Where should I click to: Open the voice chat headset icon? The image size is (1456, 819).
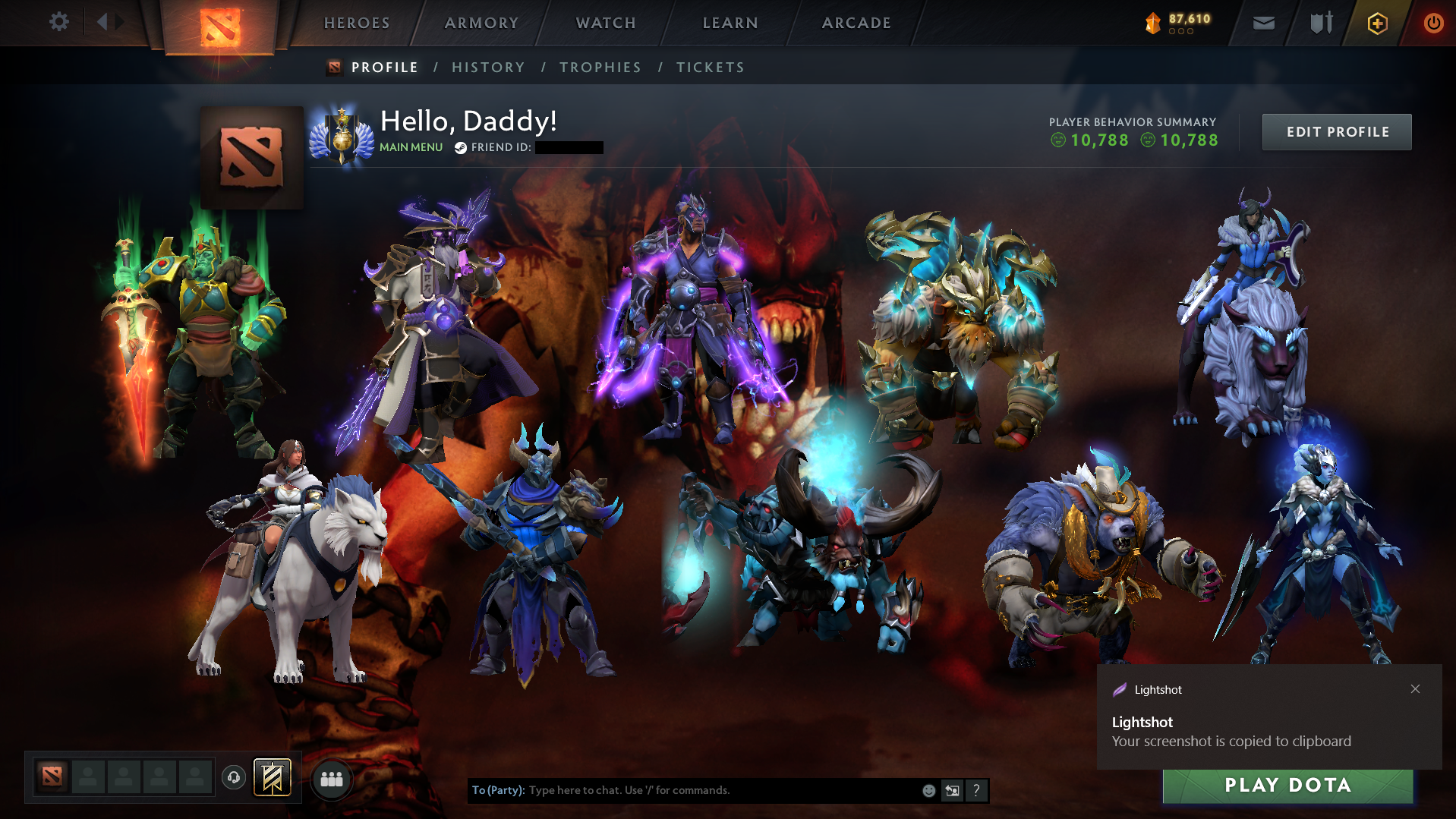(x=233, y=777)
